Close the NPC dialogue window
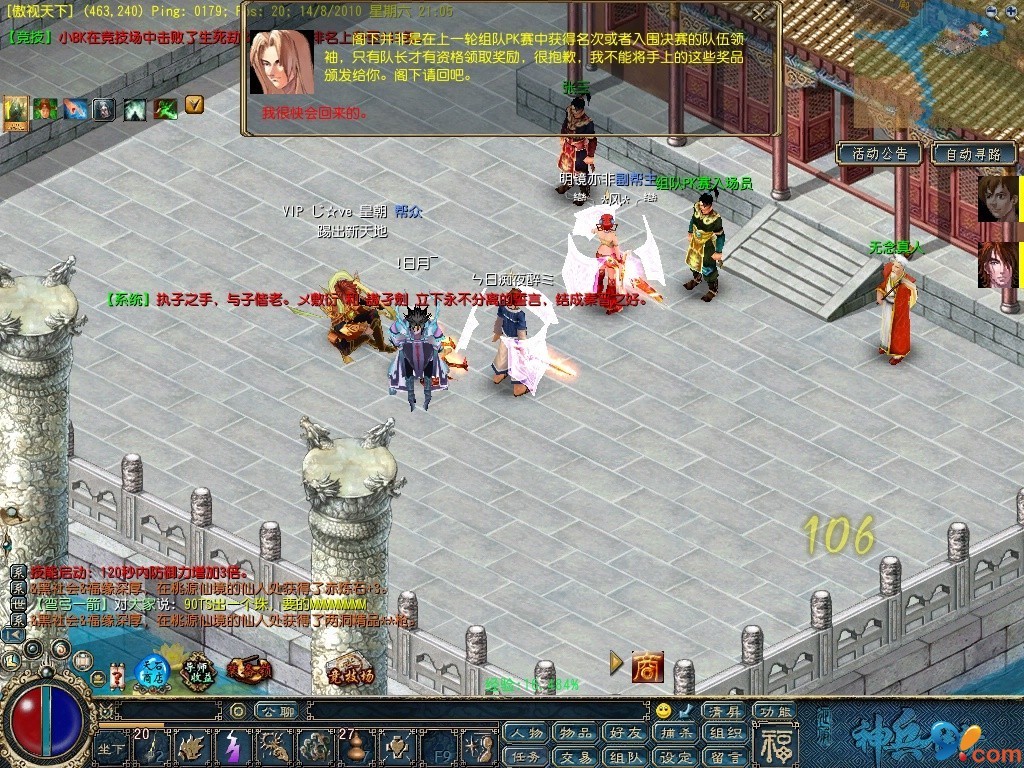1024x768 pixels. click(762, 13)
